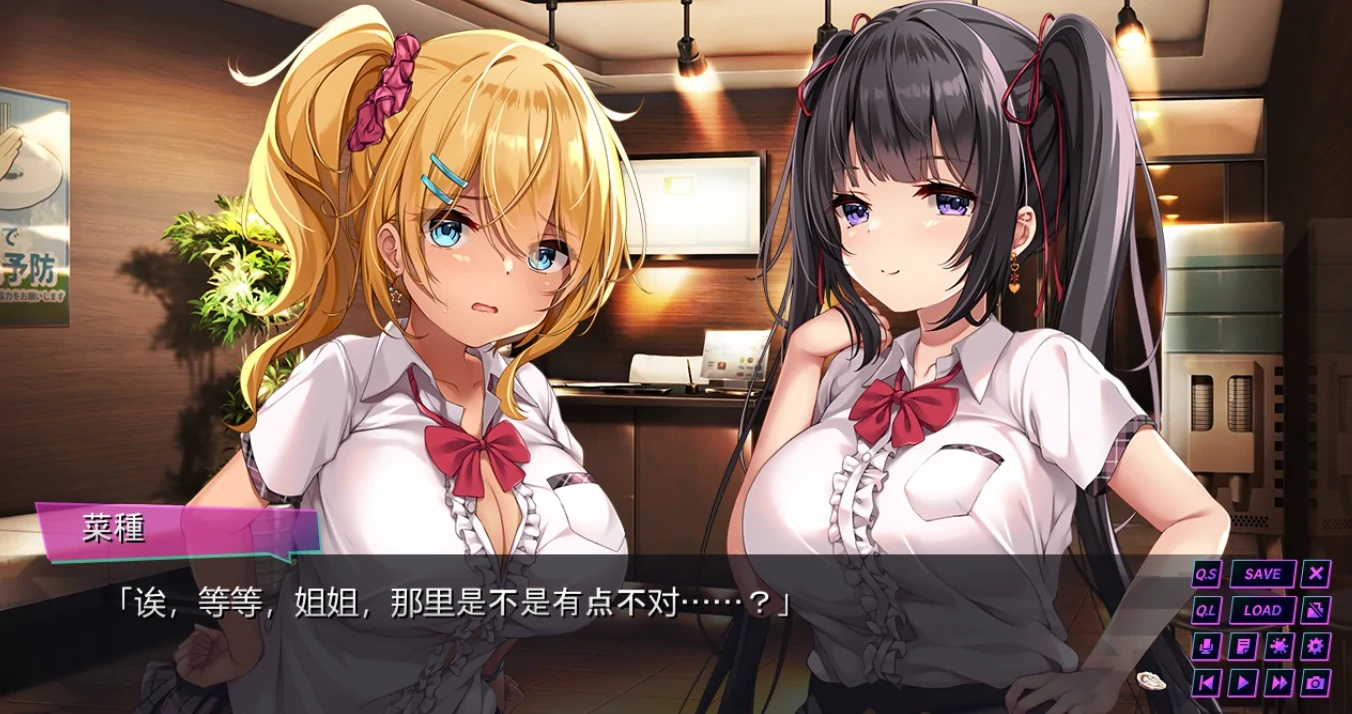This screenshot has height=714, width=1352.
Task: Open the LOAD menu
Action: click(1262, 610)
